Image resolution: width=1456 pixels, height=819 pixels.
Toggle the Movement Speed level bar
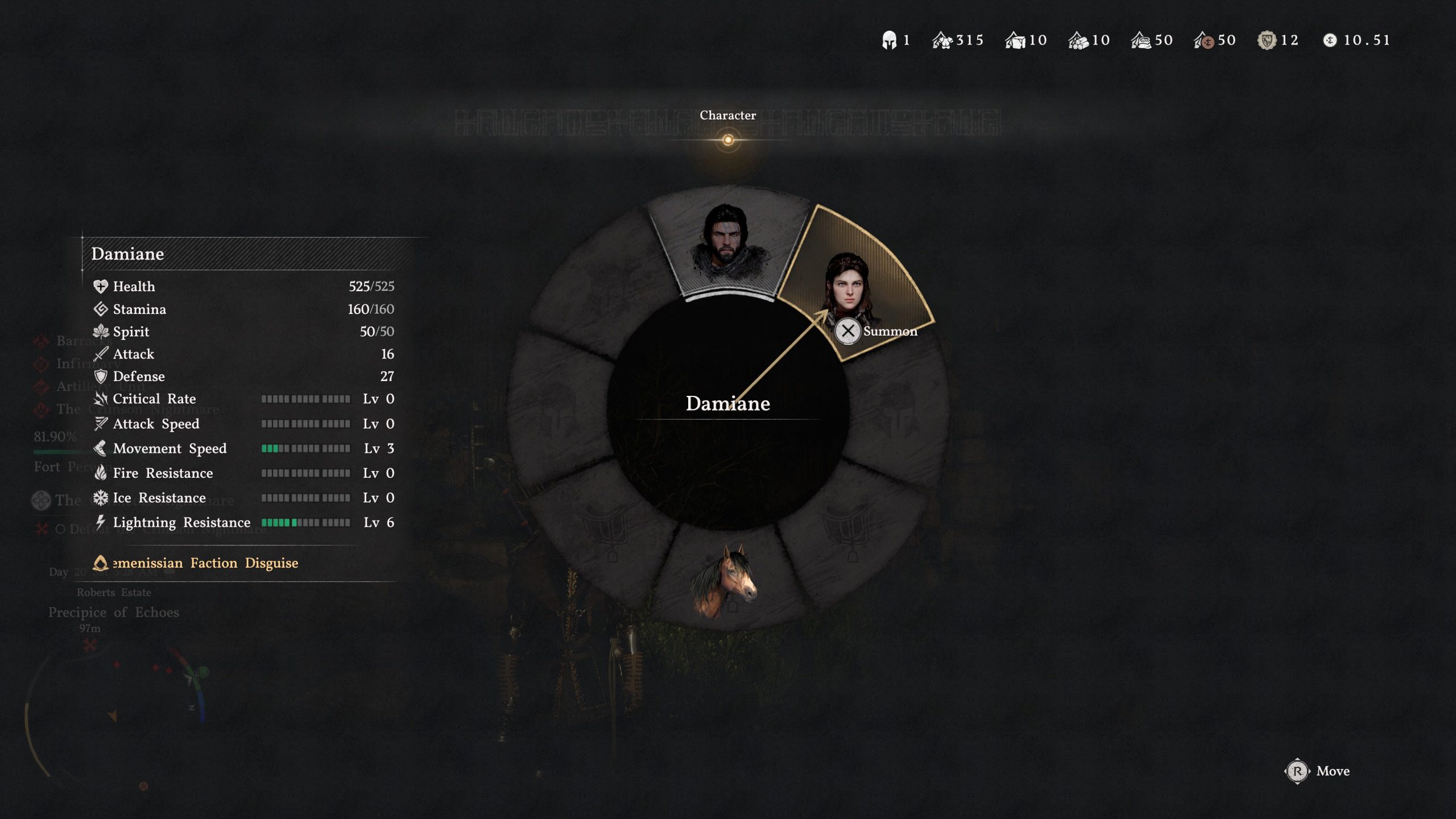305,448
